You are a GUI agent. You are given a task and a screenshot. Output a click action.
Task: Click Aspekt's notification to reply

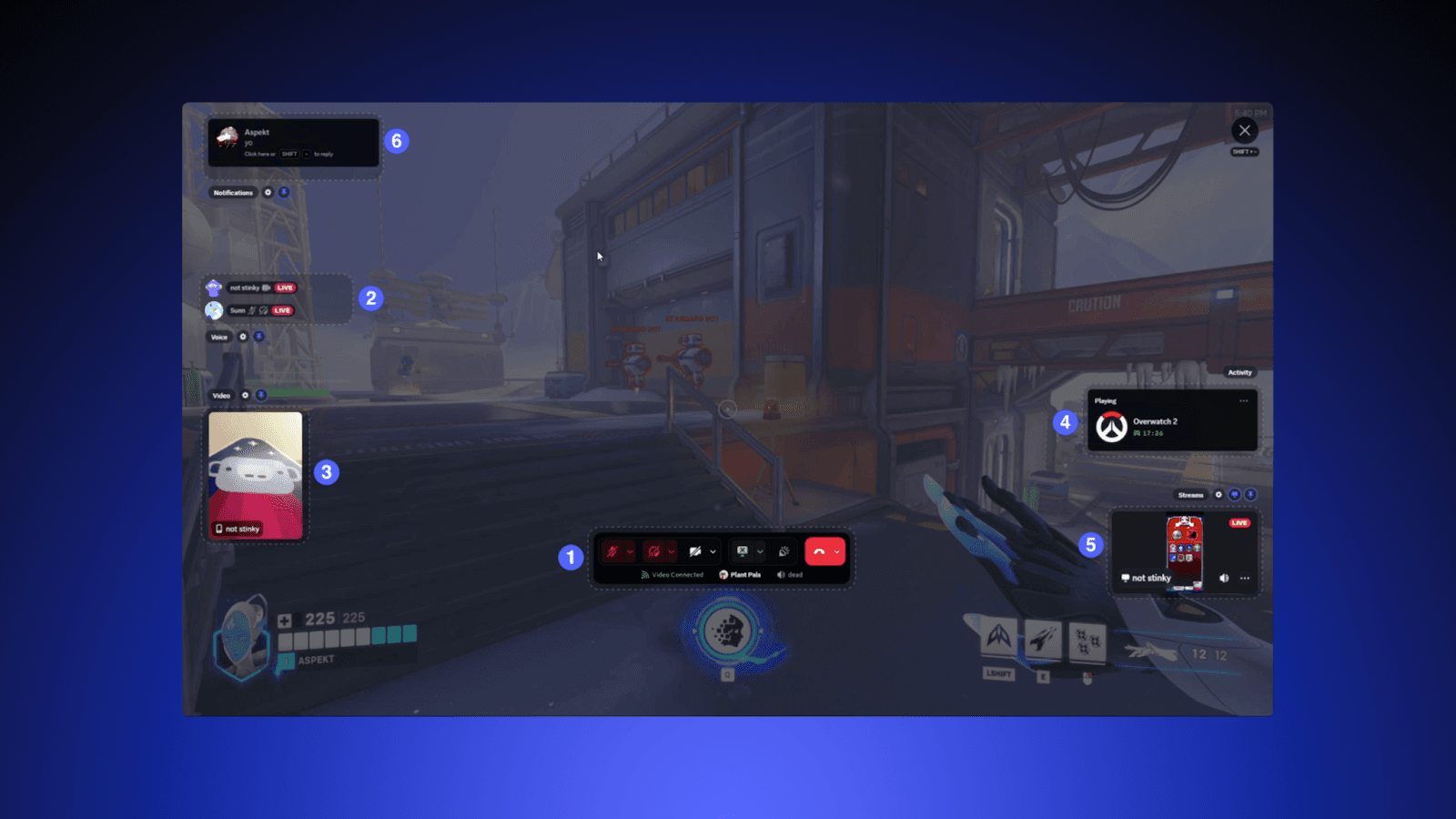293,143
